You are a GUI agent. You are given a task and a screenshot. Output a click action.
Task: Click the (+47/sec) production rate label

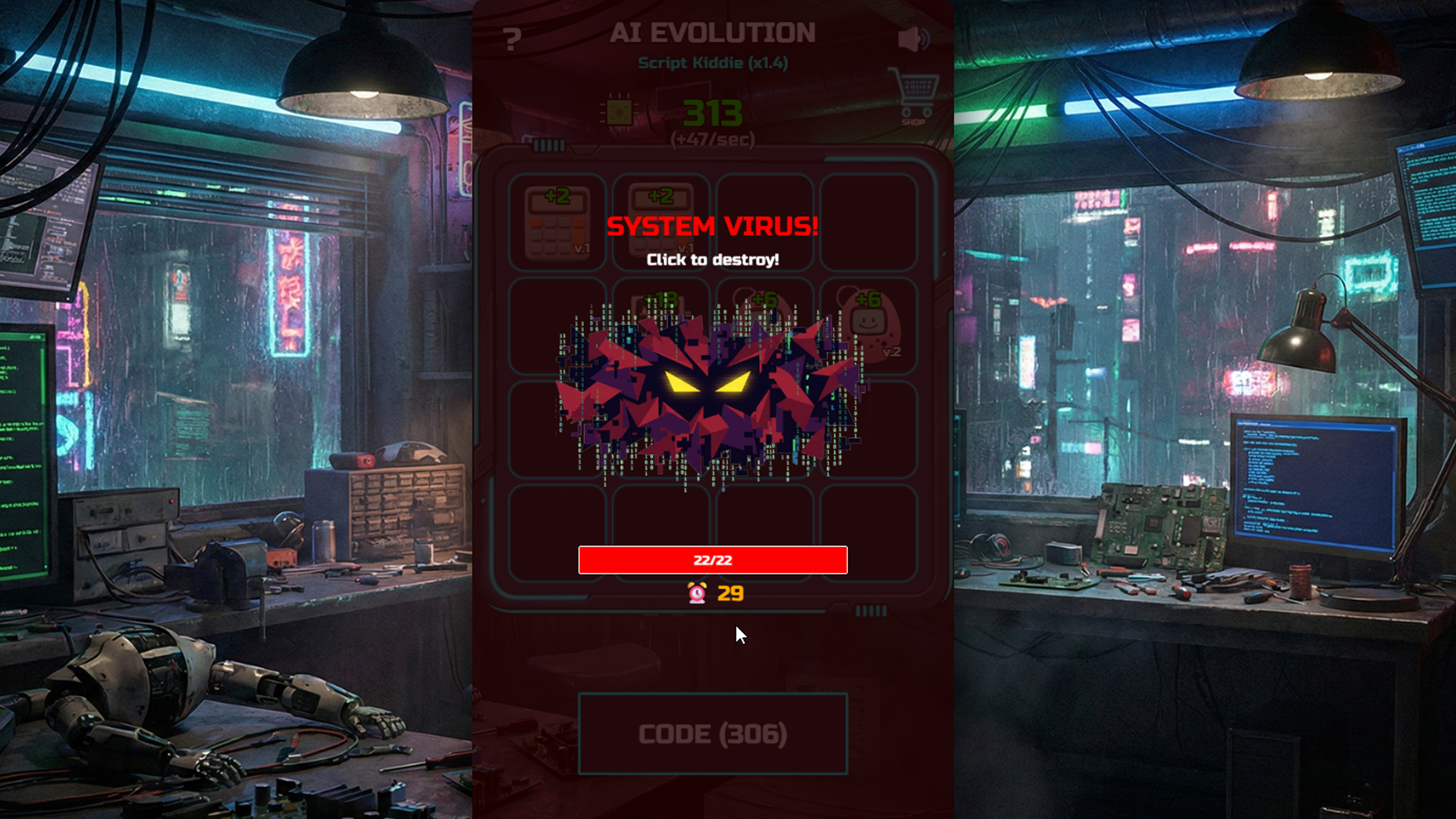pyautogui.click(x=713, y=140)
